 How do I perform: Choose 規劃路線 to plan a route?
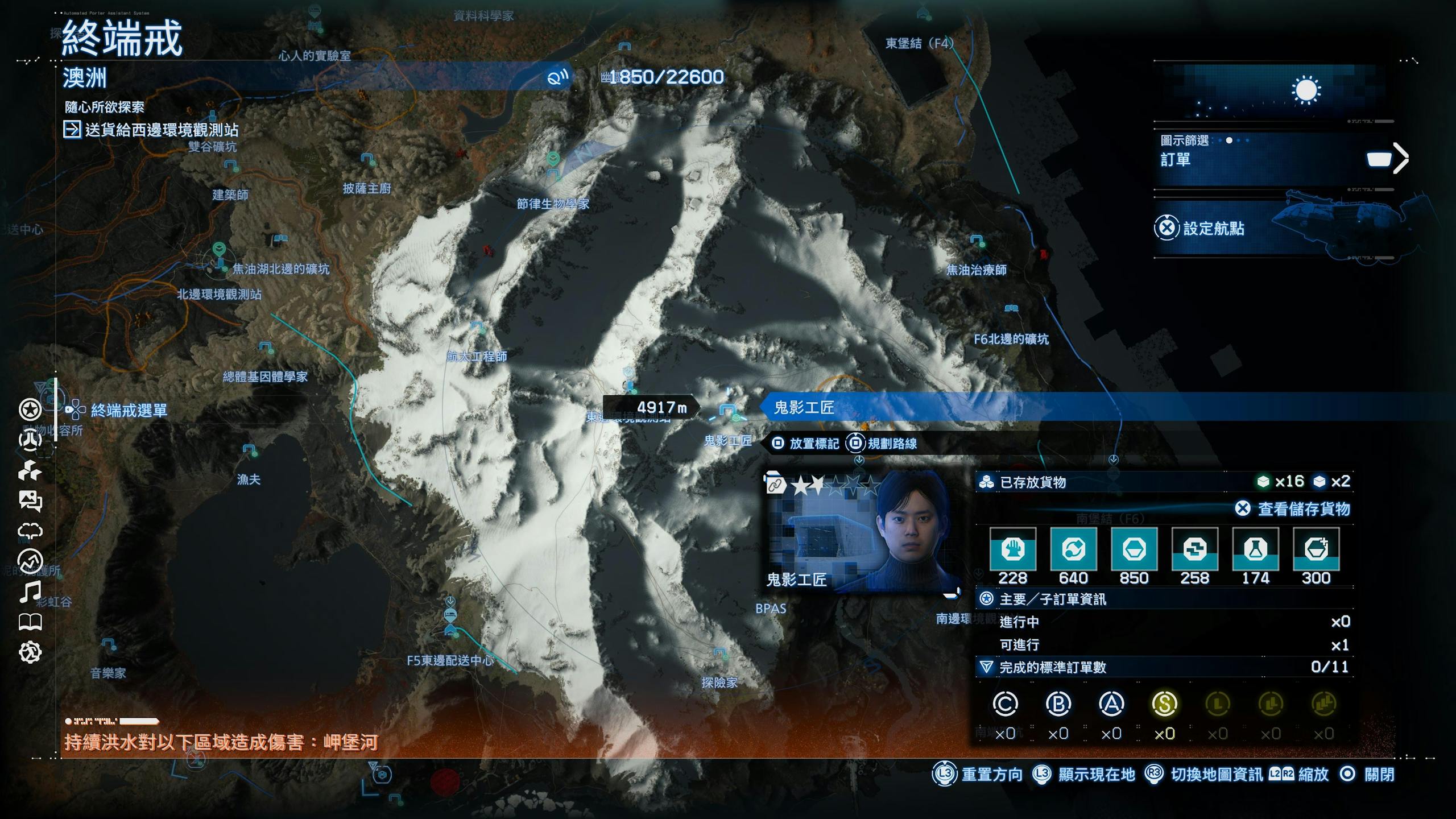pyautogui.click(x=891, y=444)
